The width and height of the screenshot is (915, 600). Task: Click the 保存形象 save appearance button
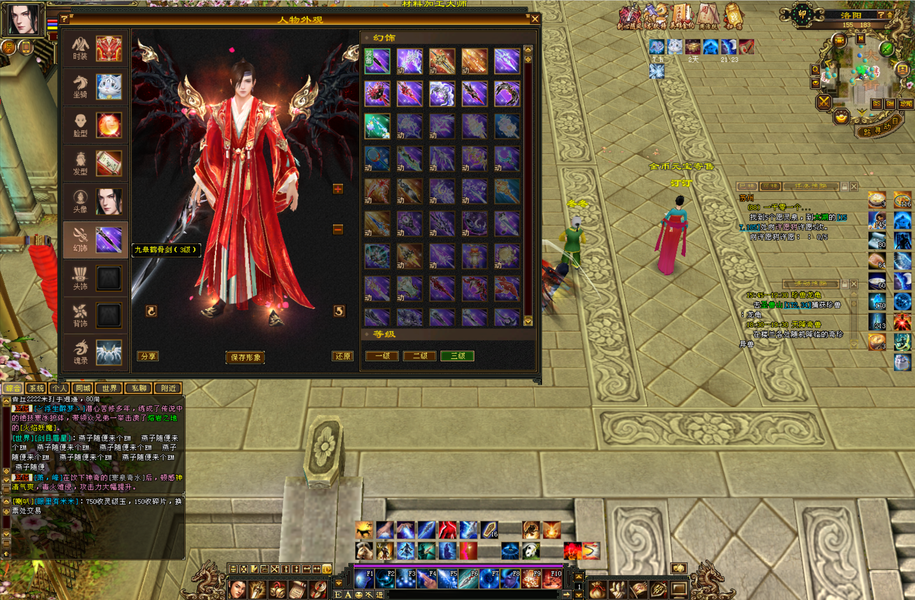click(244, 357)
